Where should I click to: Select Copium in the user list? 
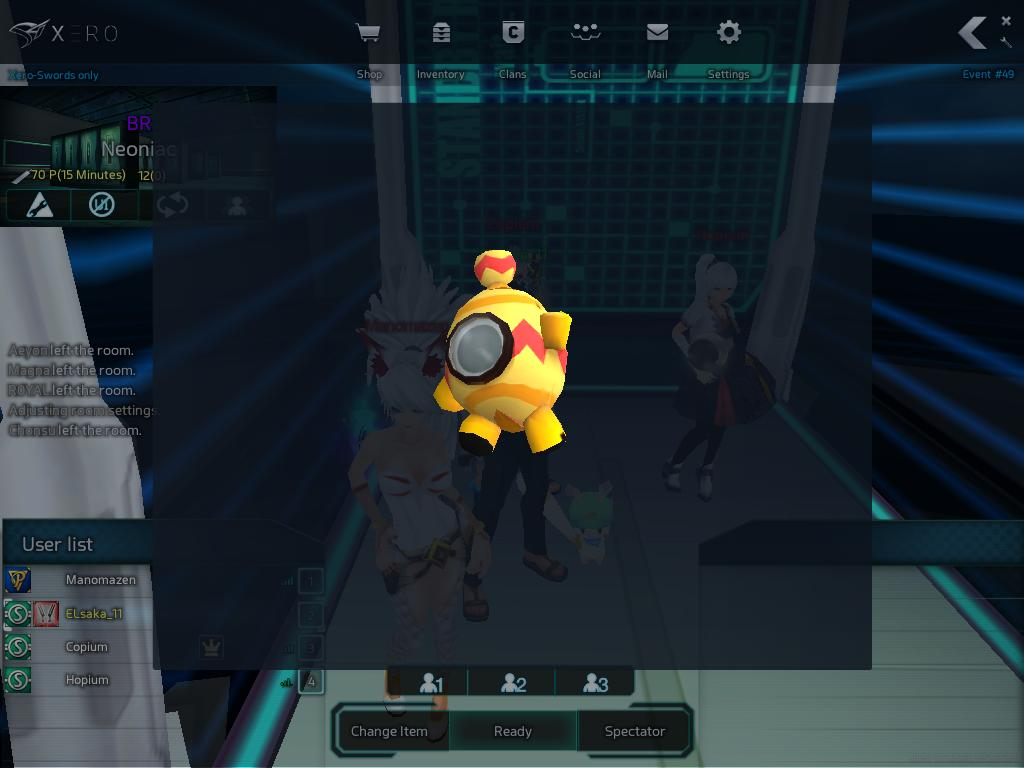[87, 647]
